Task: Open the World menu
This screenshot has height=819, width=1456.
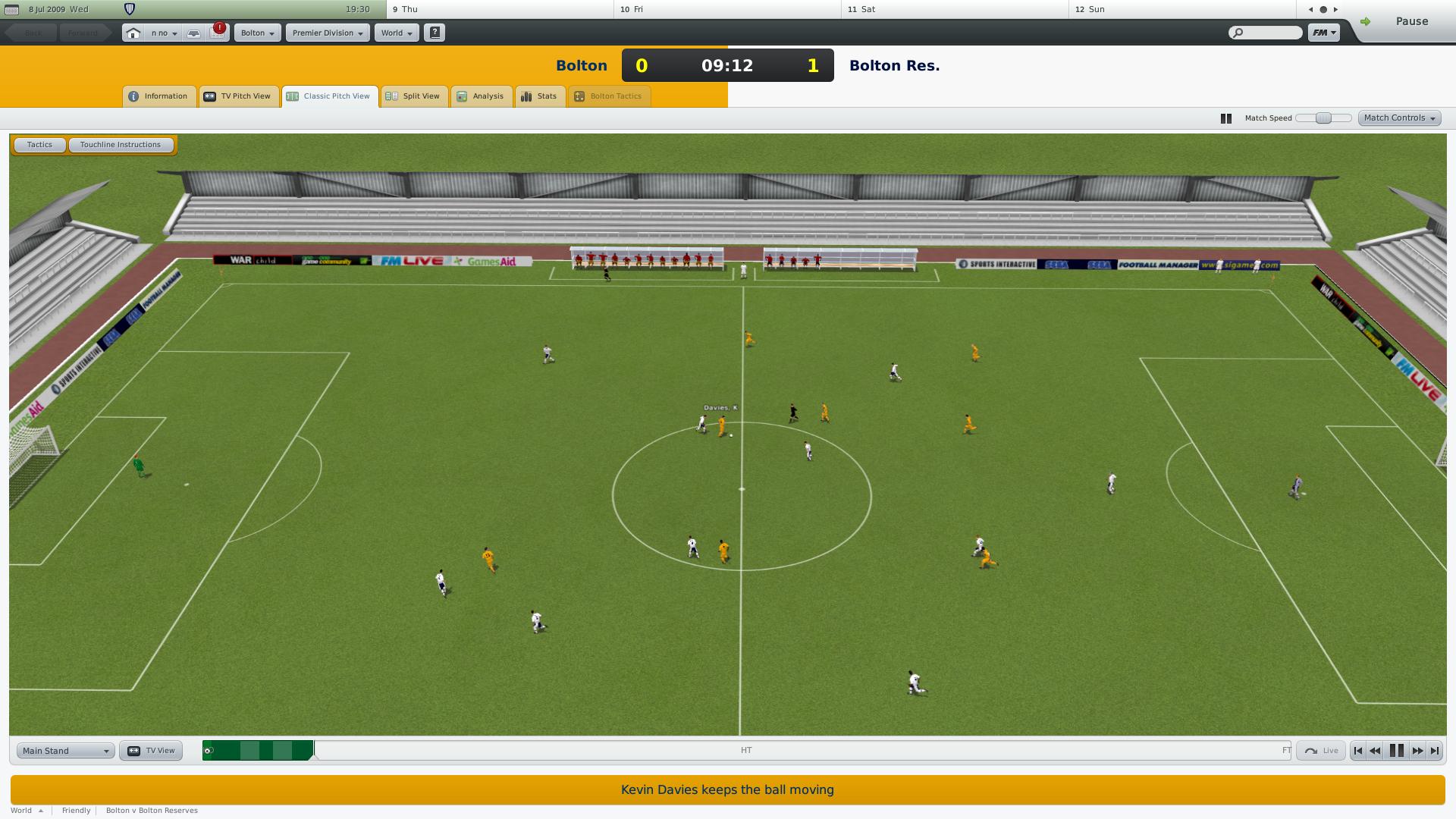Action: (396, 33)
